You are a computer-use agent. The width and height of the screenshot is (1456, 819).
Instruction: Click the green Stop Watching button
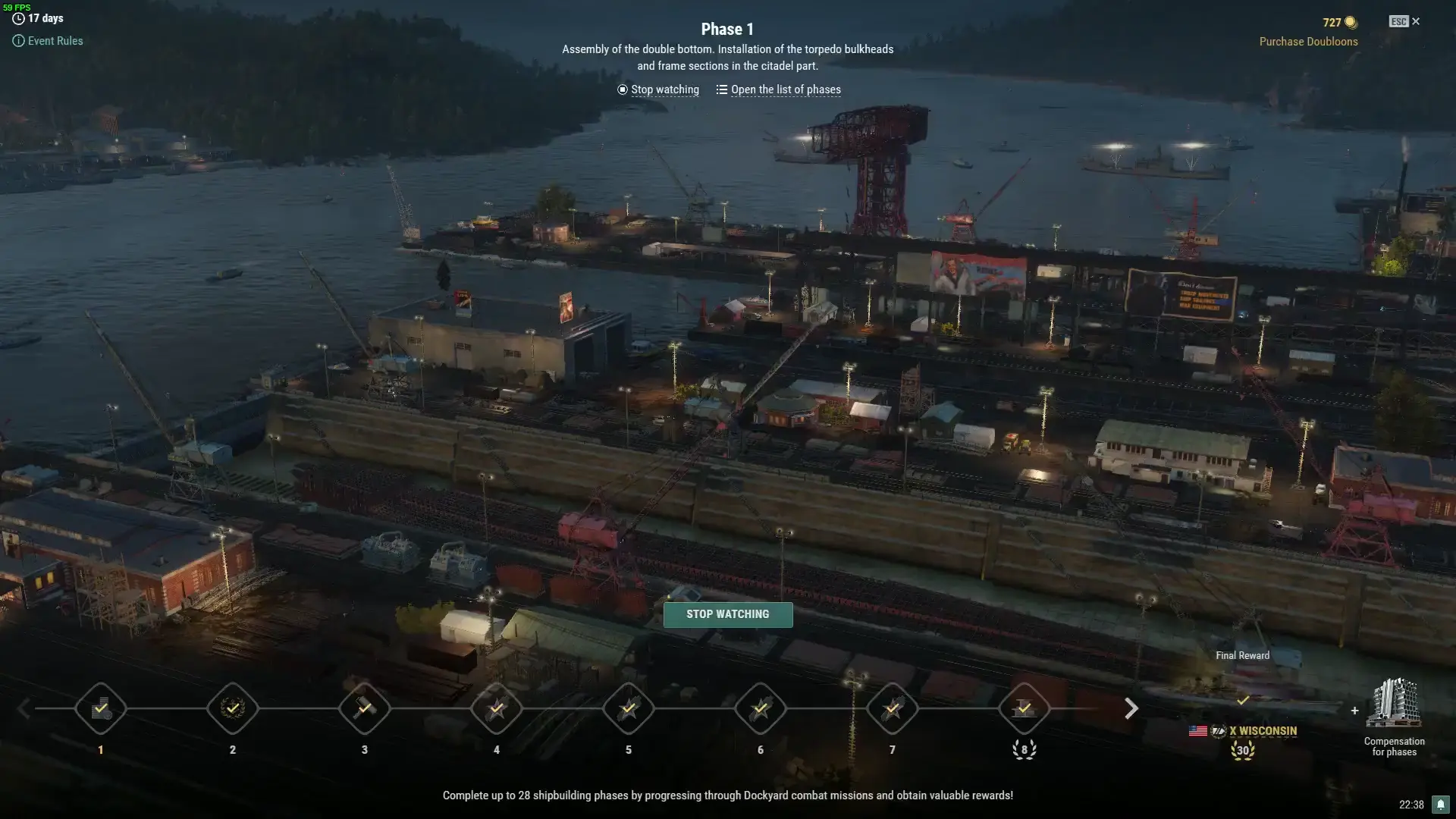[x=727, y=614]
